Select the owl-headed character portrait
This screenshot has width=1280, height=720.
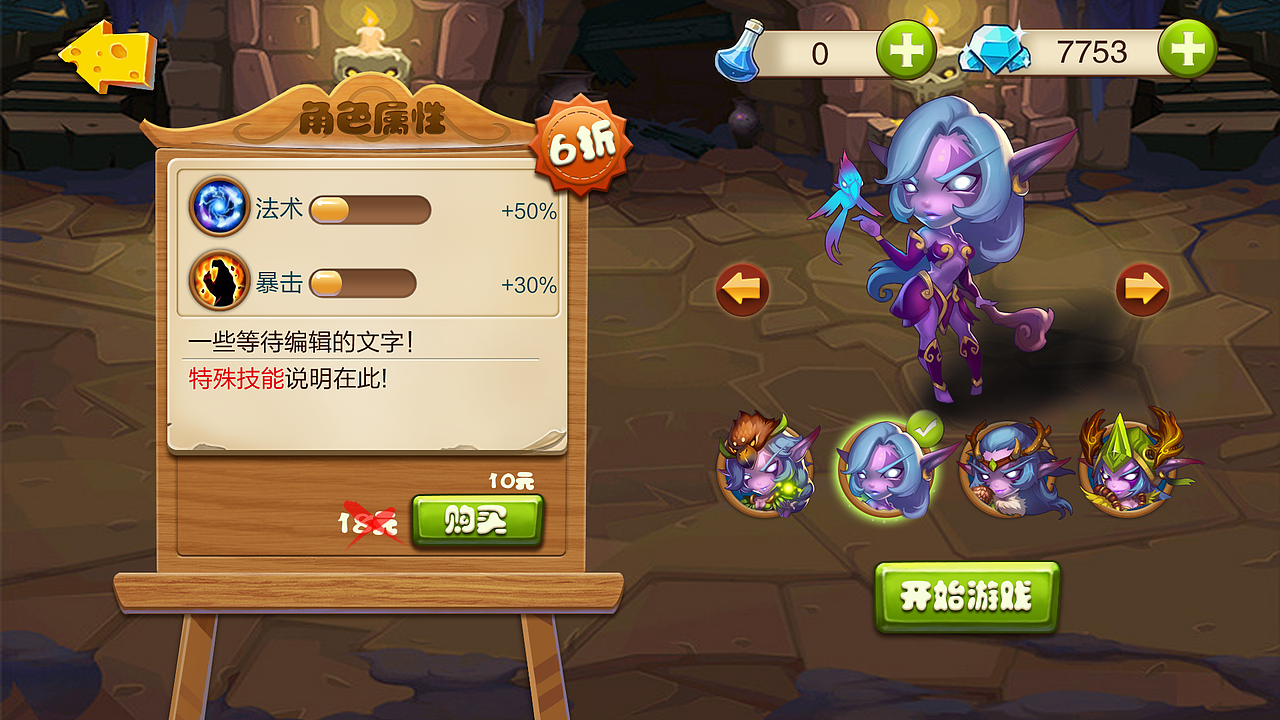coord(770,470)
